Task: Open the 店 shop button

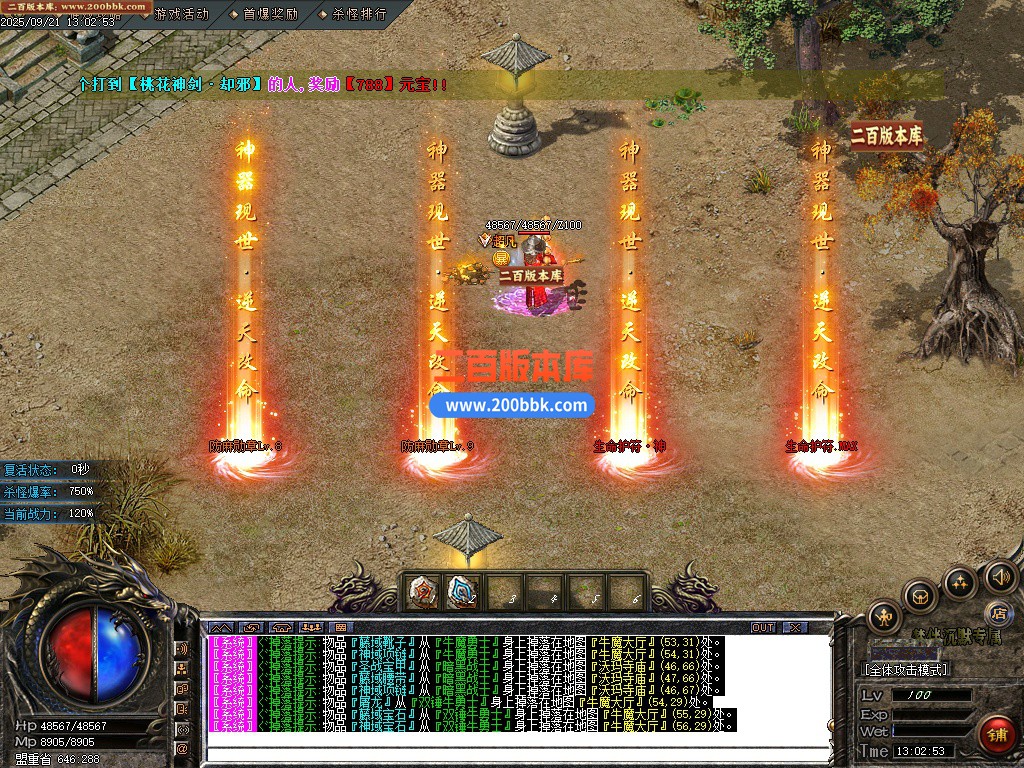Action: pos(997,612)
